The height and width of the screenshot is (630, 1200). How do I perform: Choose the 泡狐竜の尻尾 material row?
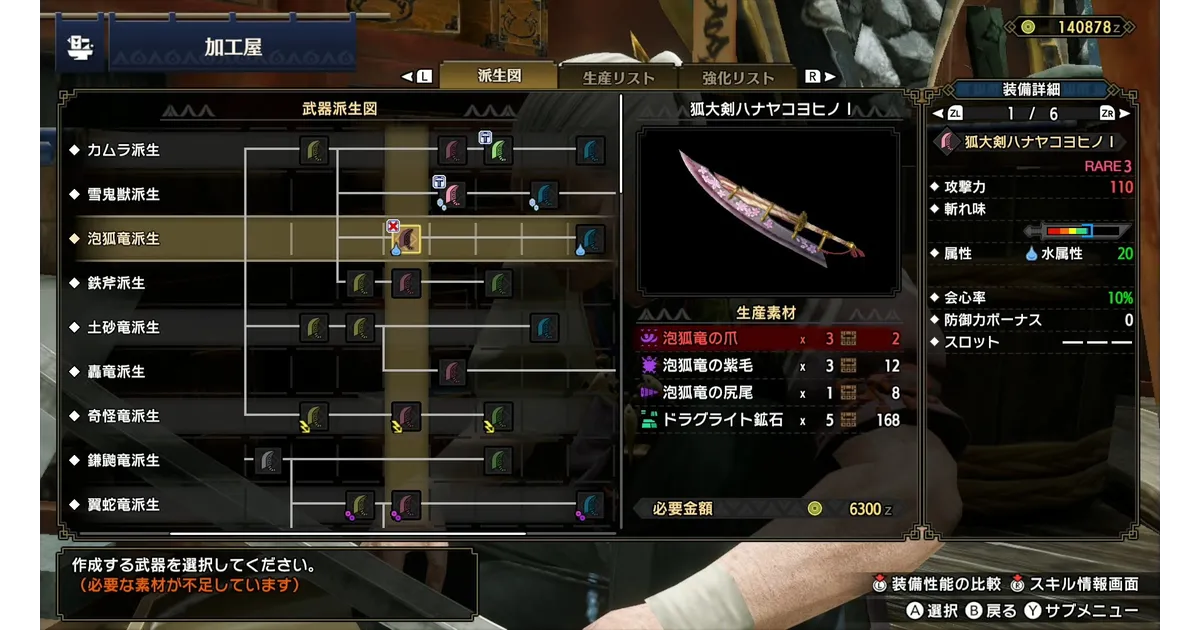tap(768, 393)
